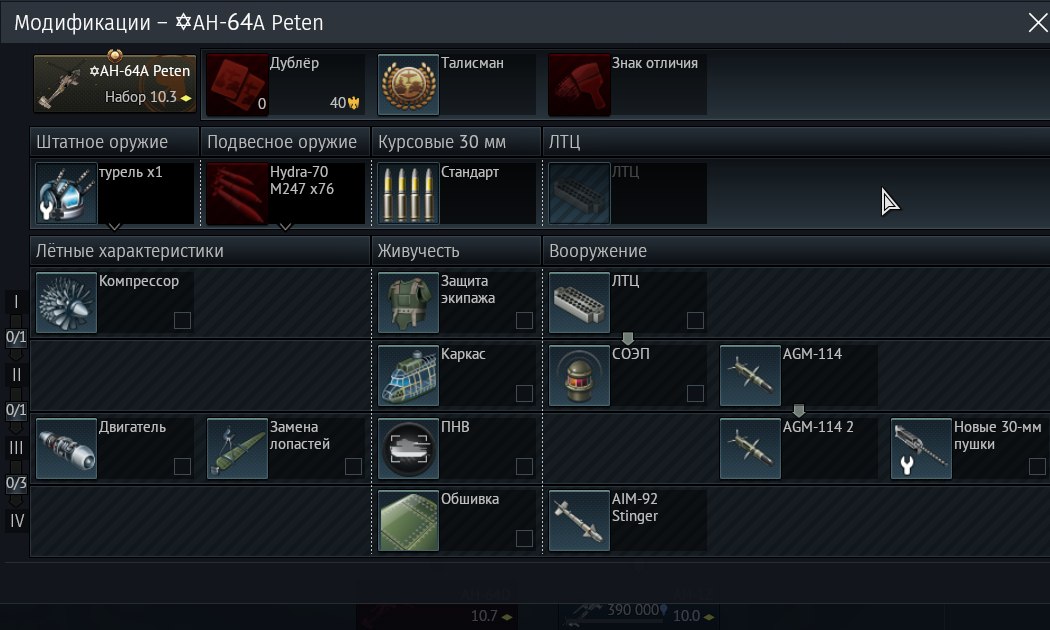Choose the Стандарт 30 mm ammo belt
Viewport: 1050px width, 630px height.
click(x=457, y=193)
